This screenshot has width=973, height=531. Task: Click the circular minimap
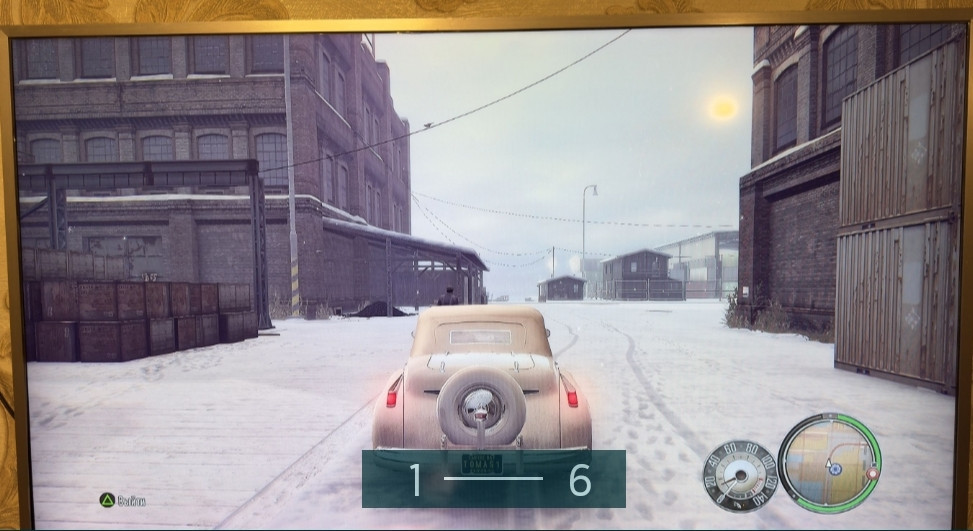coord(828,463)
